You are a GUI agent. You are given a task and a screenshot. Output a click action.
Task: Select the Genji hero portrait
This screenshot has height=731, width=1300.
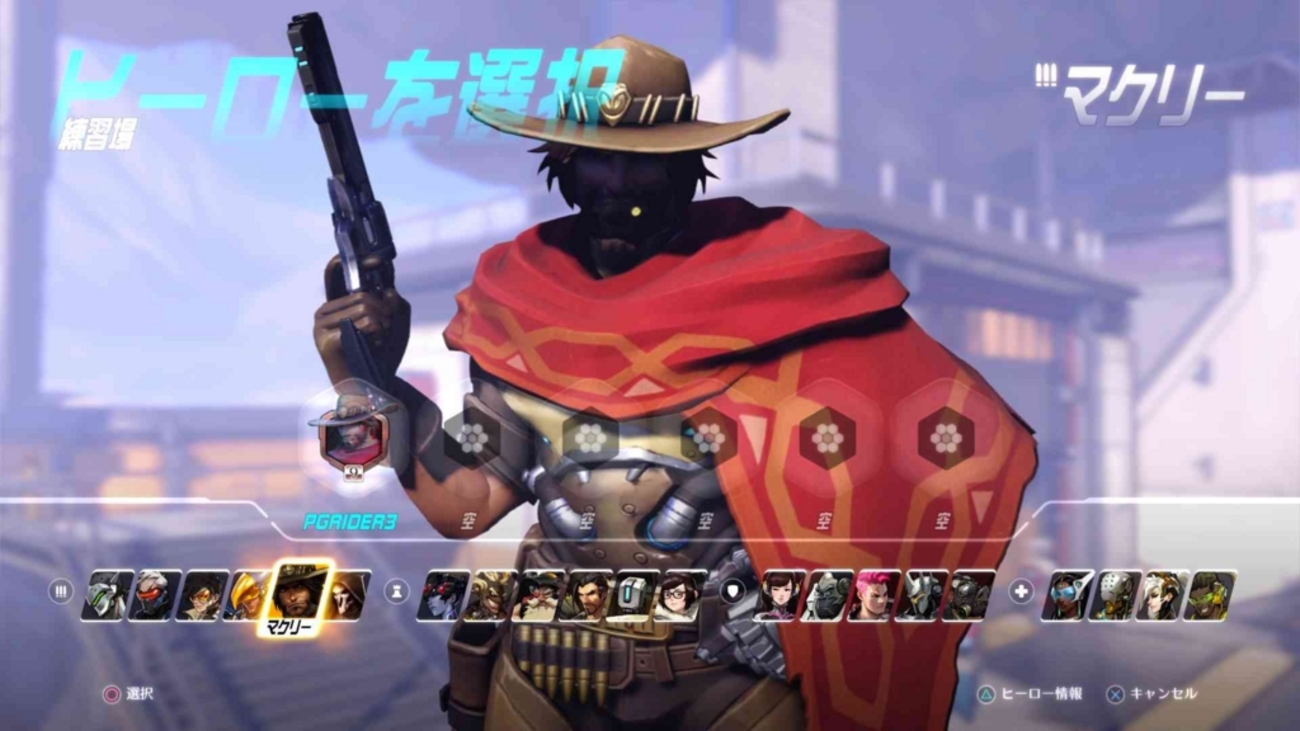coord(107,594)
